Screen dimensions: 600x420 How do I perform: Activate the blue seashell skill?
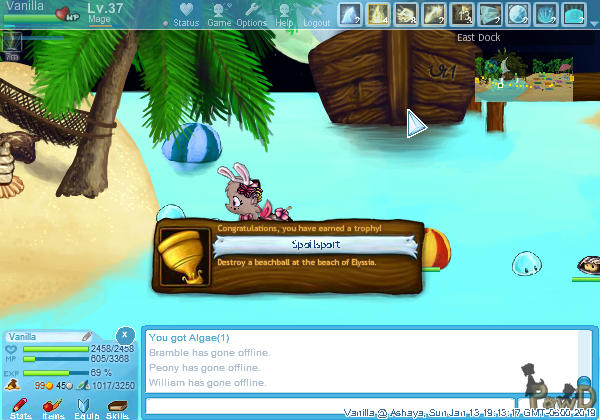point(546,14)
